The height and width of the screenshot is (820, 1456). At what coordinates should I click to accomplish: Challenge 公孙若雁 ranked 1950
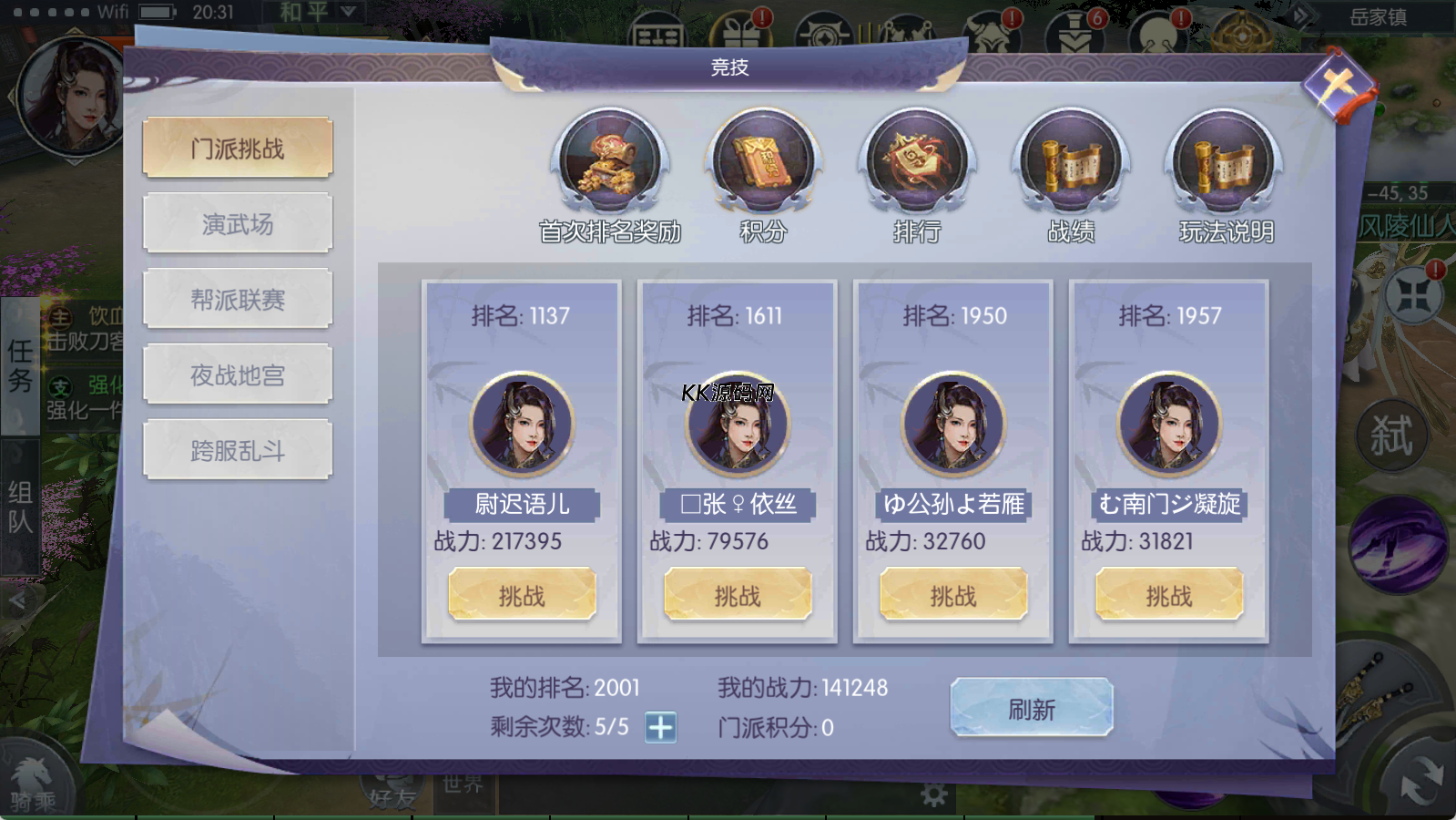pyautogui.click(x=953, y=595)
